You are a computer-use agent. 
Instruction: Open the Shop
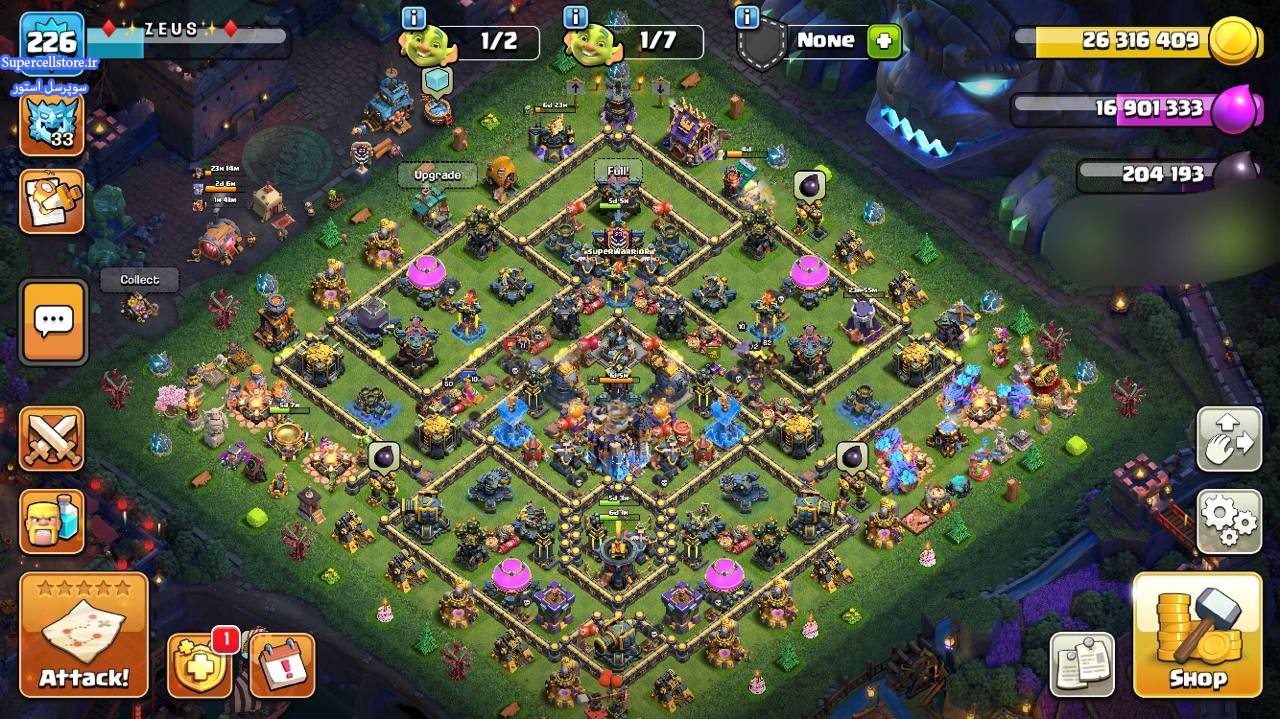point(1197,634)
